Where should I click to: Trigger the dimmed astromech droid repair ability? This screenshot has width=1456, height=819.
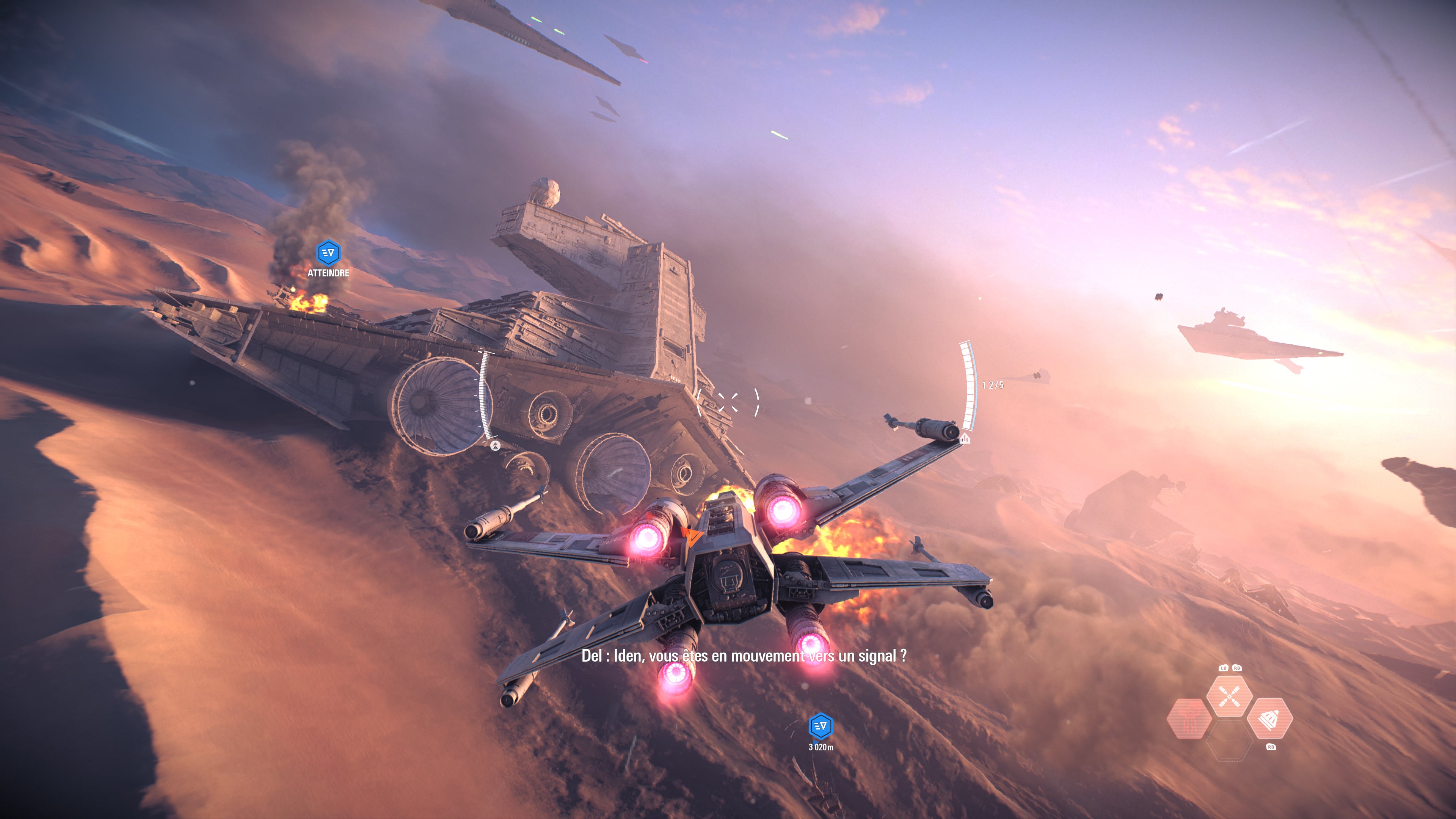(x=1189, y=719)
